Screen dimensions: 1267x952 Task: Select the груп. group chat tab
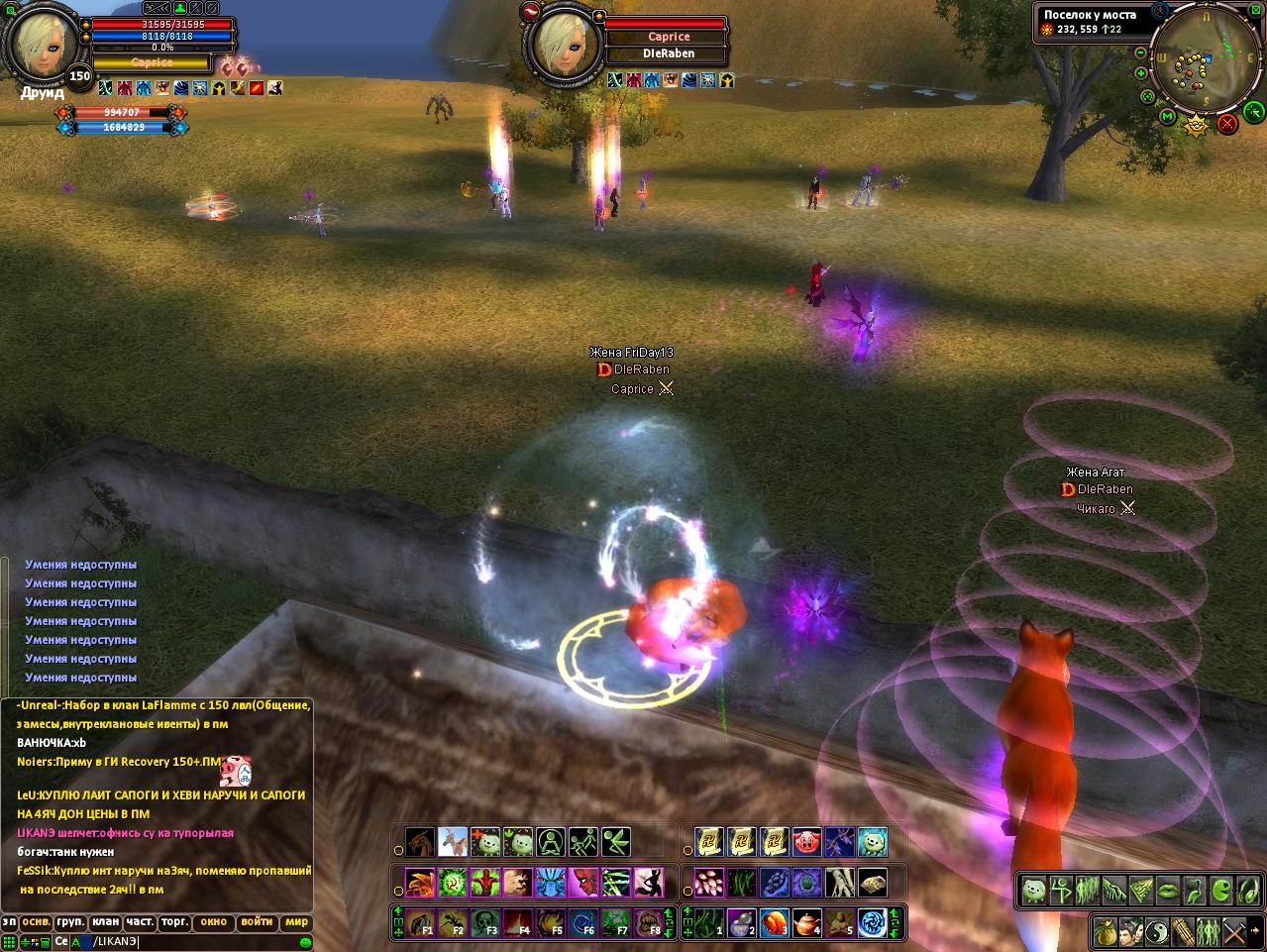coord(69,922)
